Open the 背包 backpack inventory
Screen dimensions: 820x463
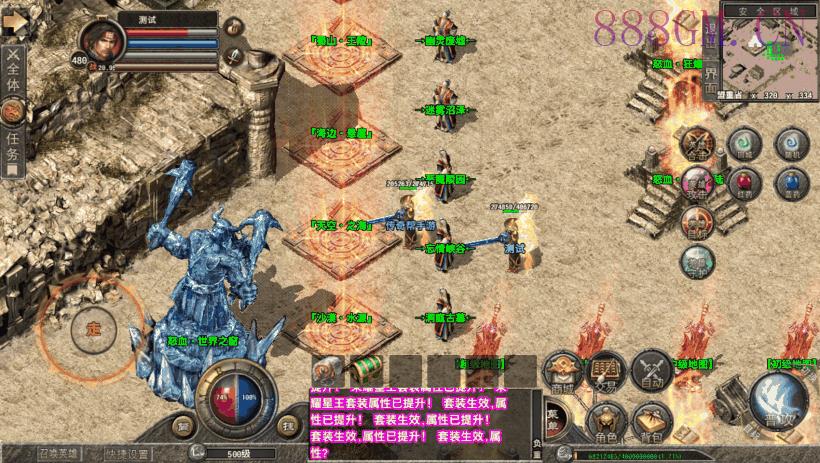pos(651,423)
